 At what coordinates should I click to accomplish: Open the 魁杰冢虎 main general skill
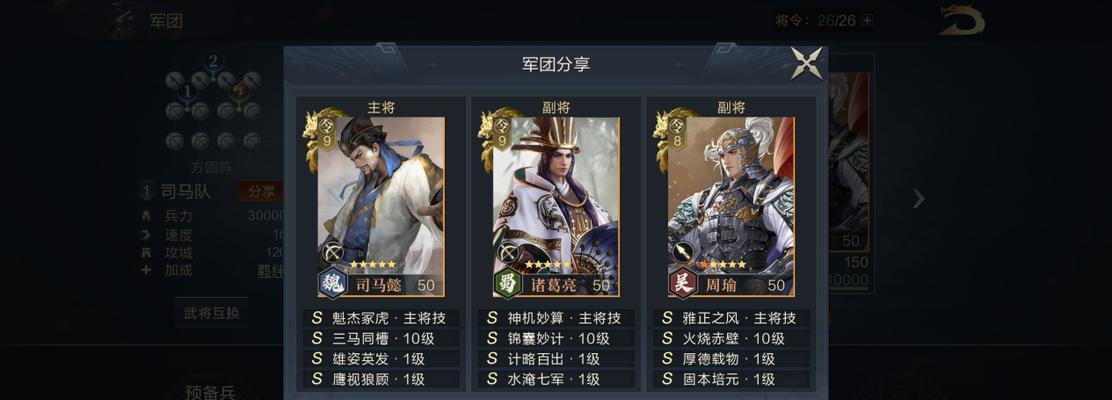381,318
